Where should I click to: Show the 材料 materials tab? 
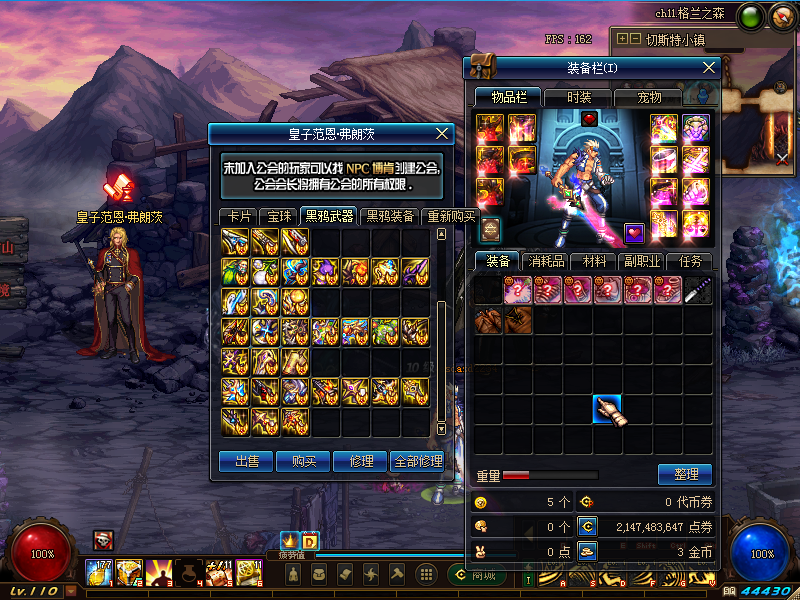[x=594, y=261]
